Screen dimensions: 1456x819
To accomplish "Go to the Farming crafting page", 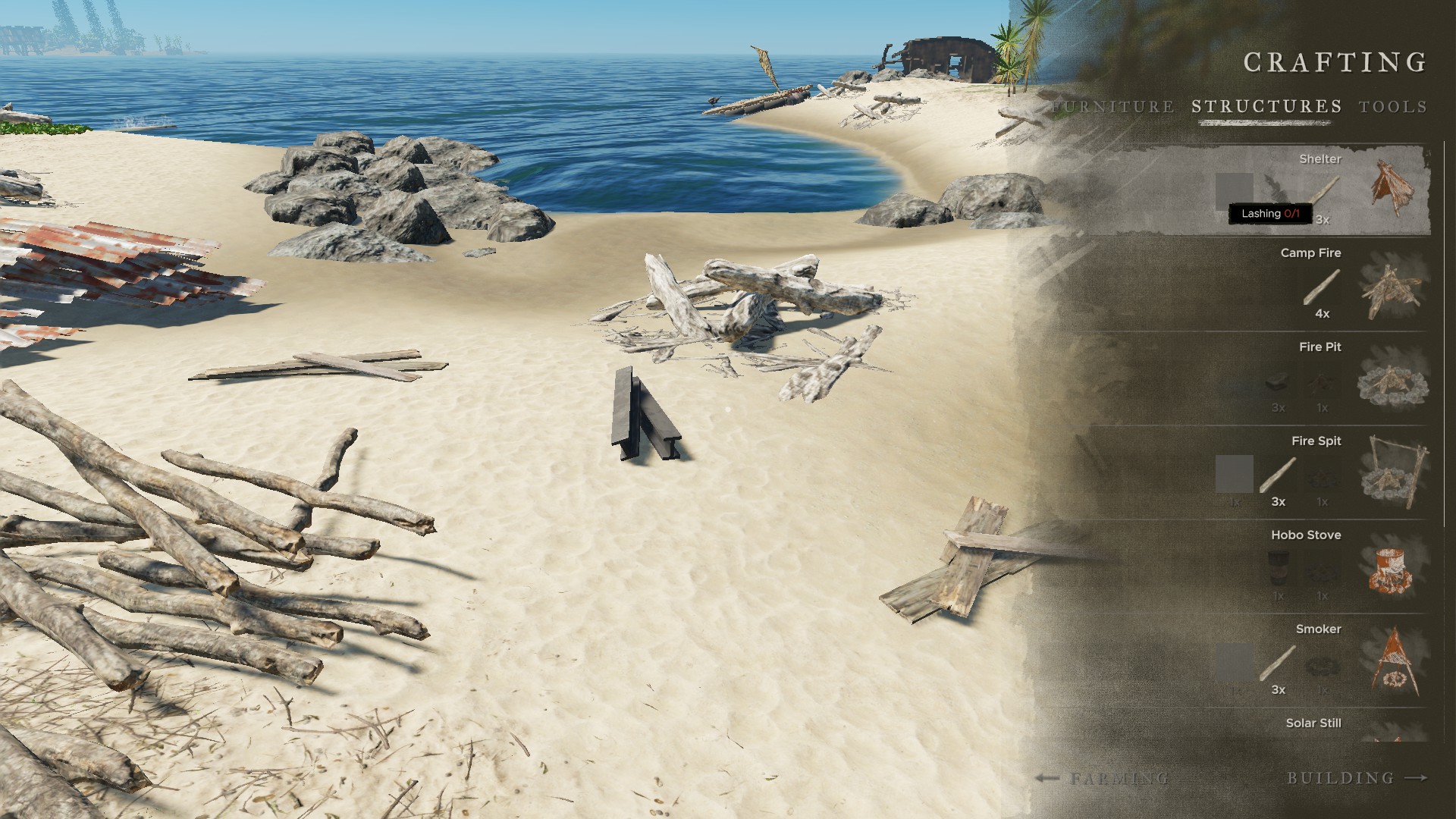I will [x=1103, y=778].
